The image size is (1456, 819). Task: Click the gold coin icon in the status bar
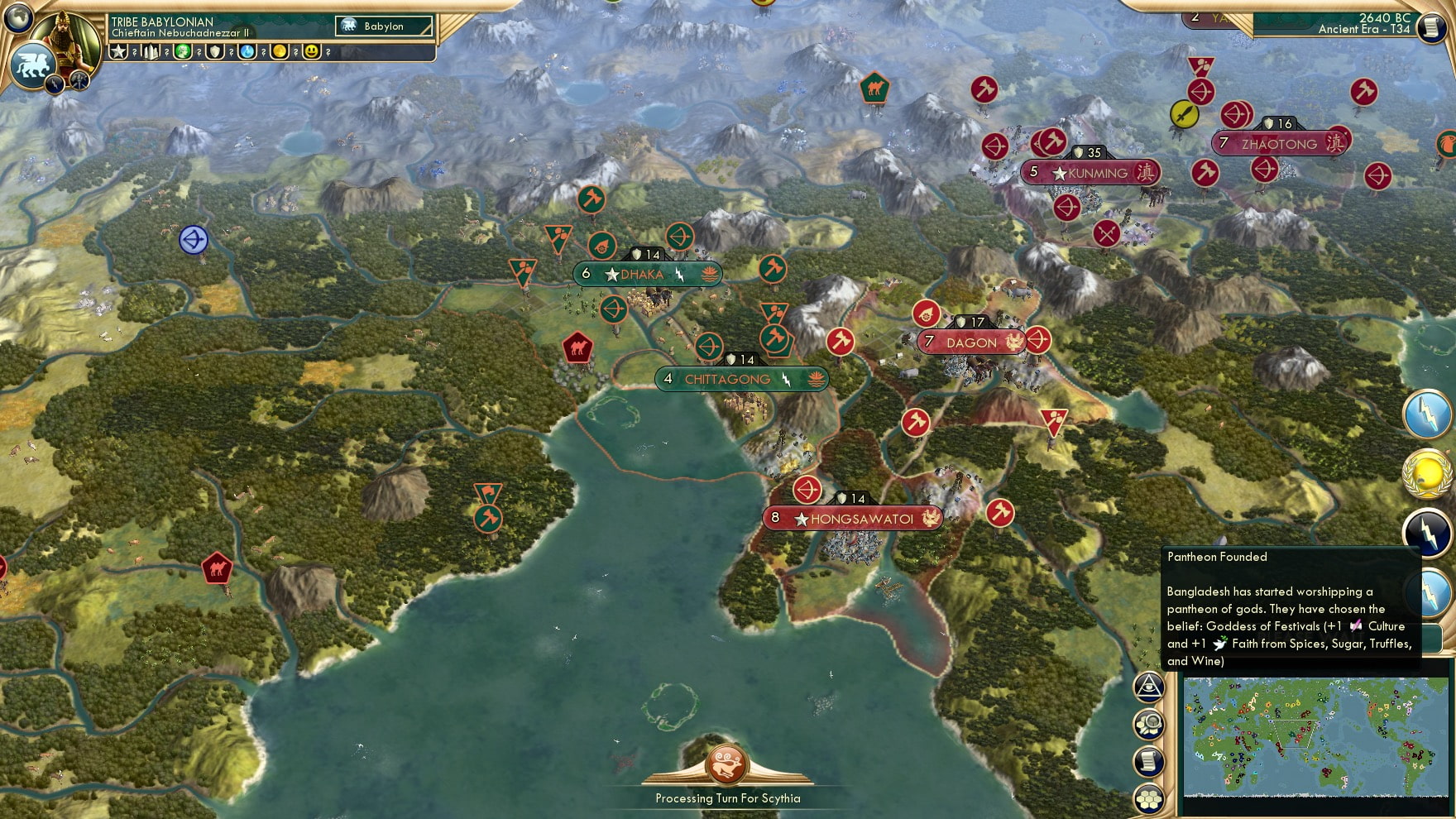(278, 51)
